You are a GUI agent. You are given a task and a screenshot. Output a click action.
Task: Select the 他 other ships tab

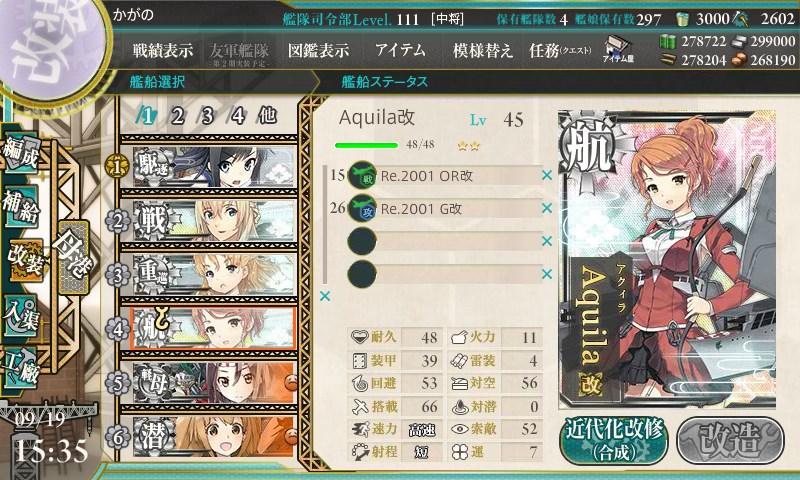(x=267, y=115)
